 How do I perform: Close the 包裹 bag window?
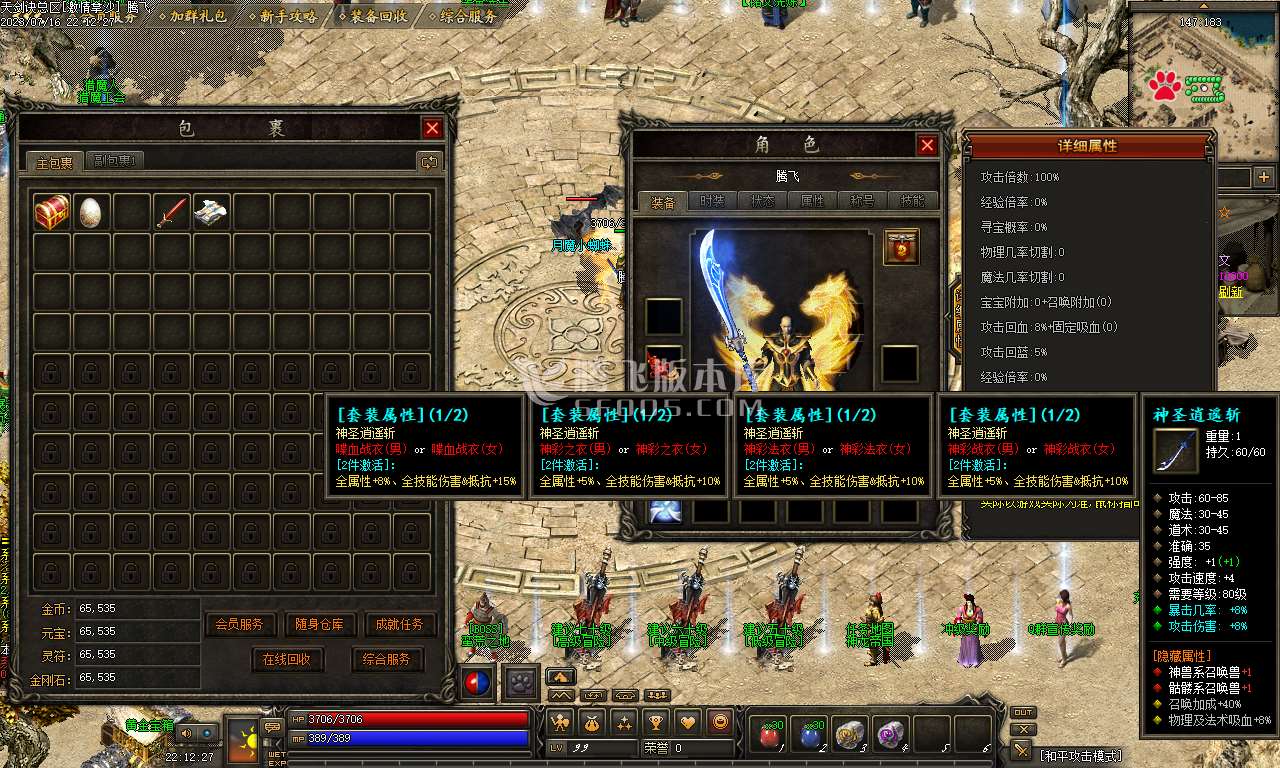[x=432, y=128]
